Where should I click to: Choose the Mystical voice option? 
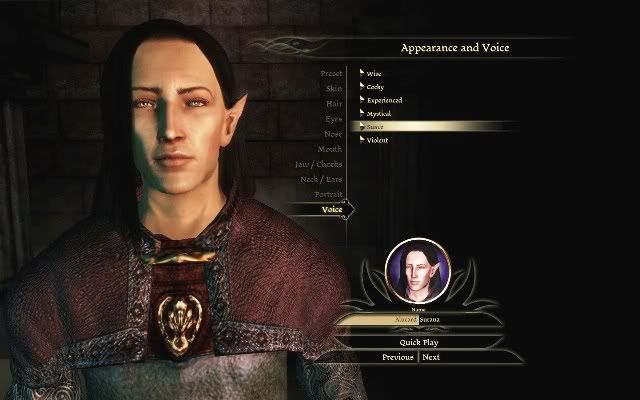click(x=378, y=113)
